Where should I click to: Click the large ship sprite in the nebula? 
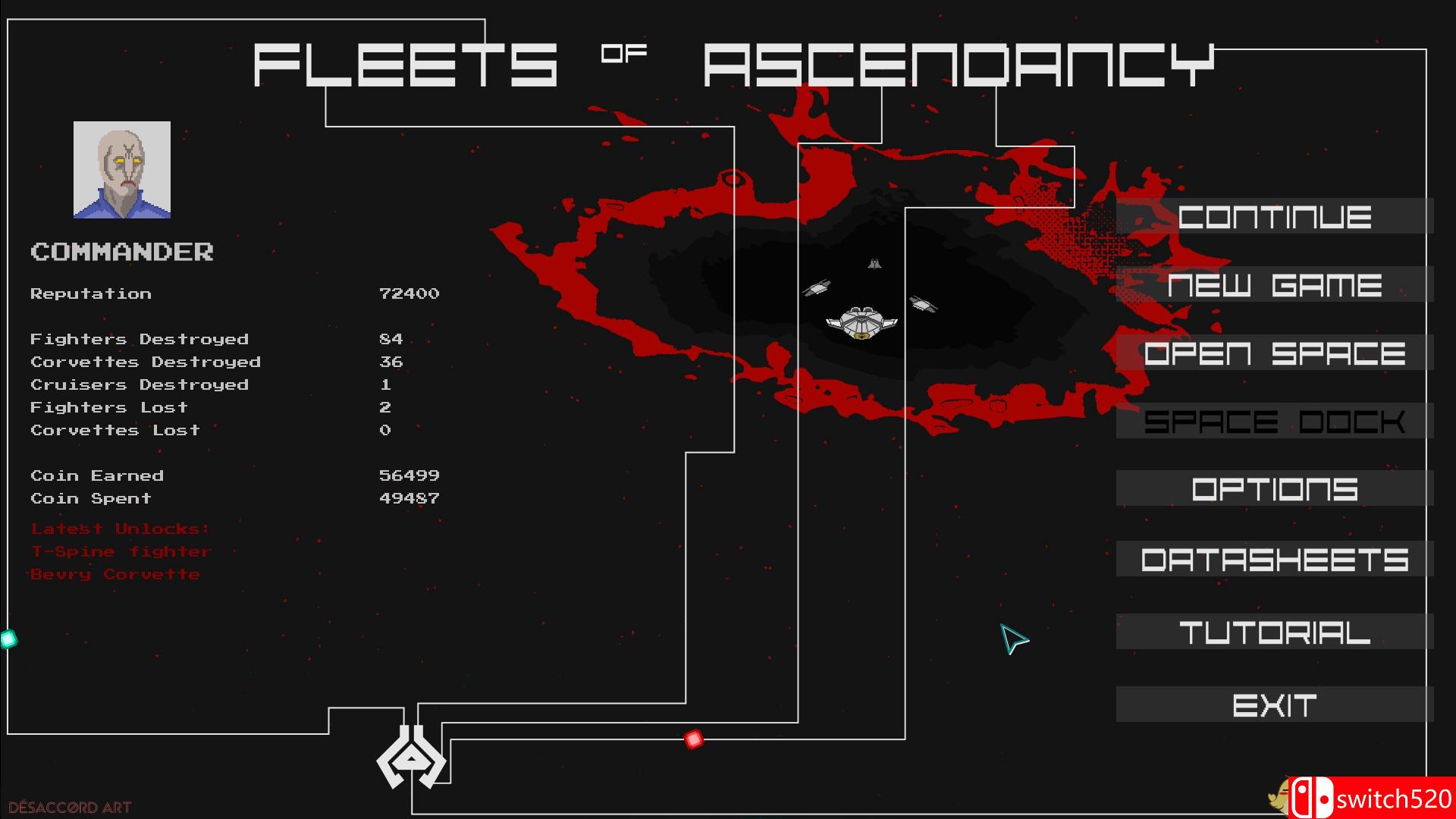click(861, 322)
